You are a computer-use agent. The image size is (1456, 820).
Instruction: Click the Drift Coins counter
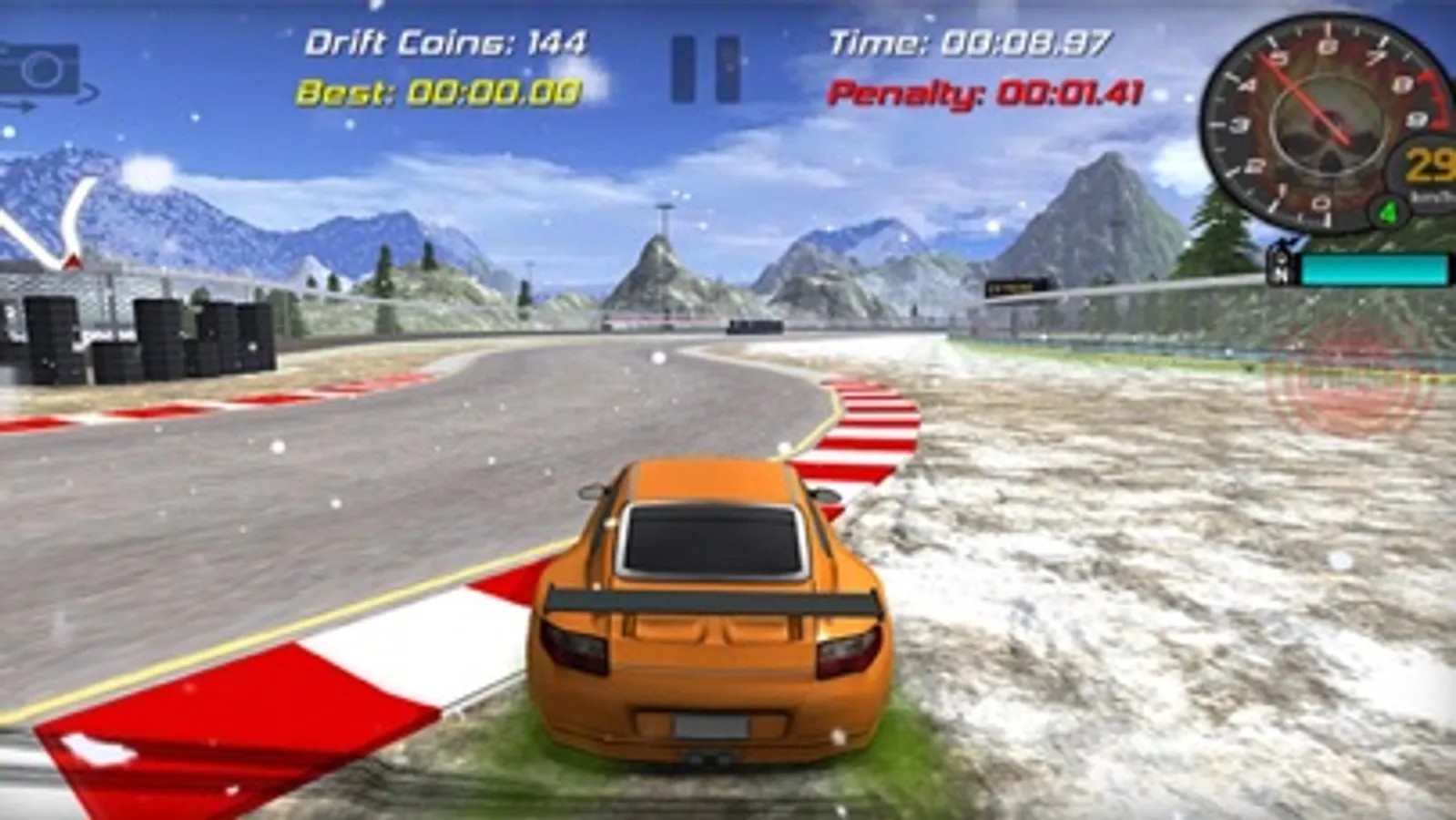click(450, 41)
